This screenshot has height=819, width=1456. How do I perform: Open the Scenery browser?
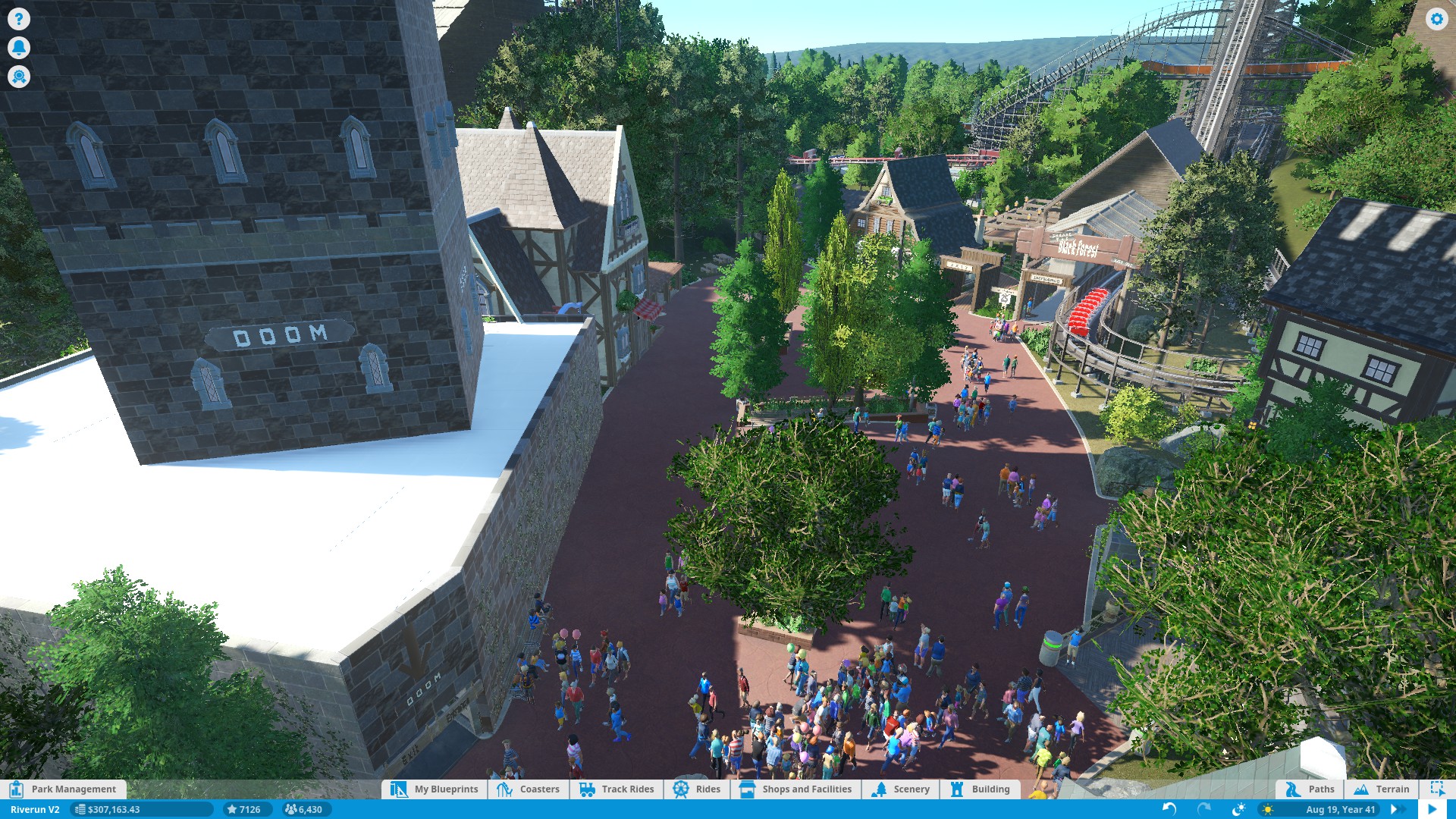tap(901, 789)
